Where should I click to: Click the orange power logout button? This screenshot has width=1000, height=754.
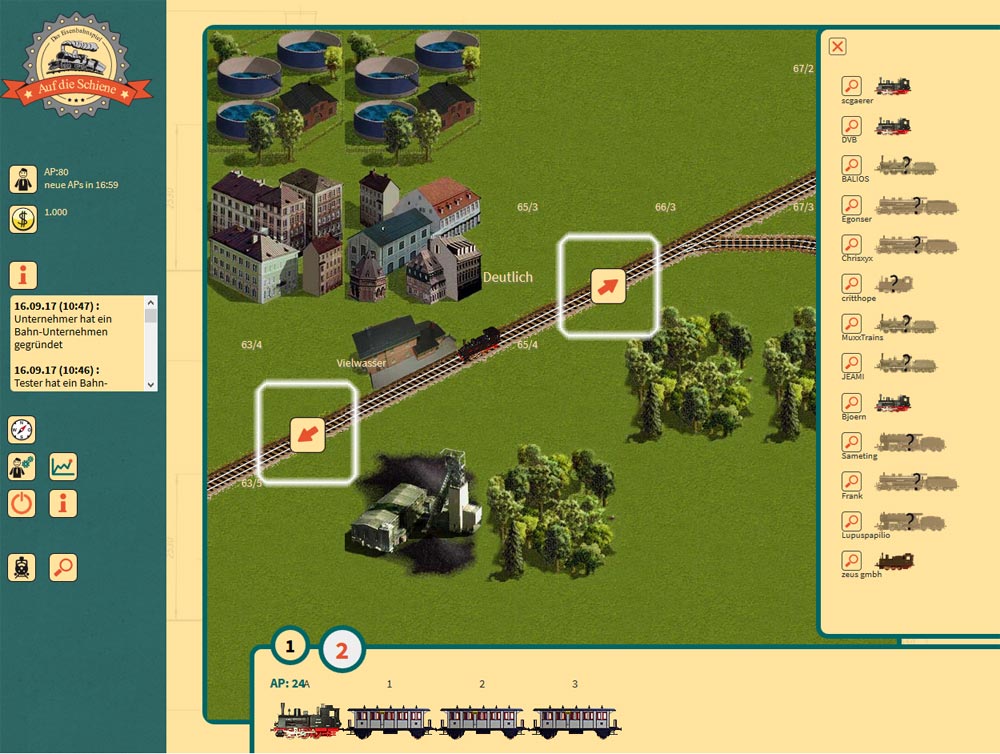[x=22, y=503]
